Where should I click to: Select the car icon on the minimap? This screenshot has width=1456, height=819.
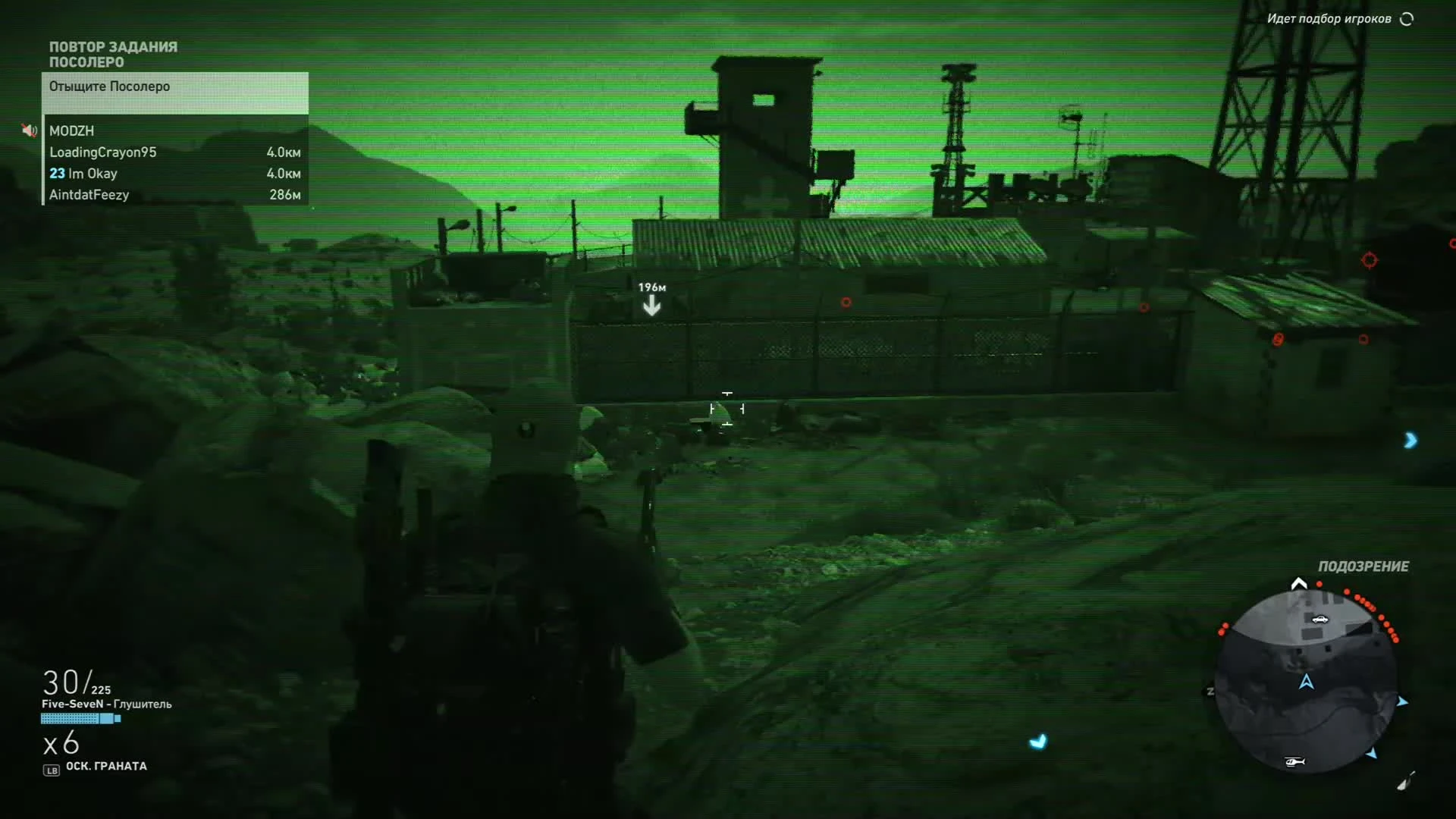tap(1321, 620)
